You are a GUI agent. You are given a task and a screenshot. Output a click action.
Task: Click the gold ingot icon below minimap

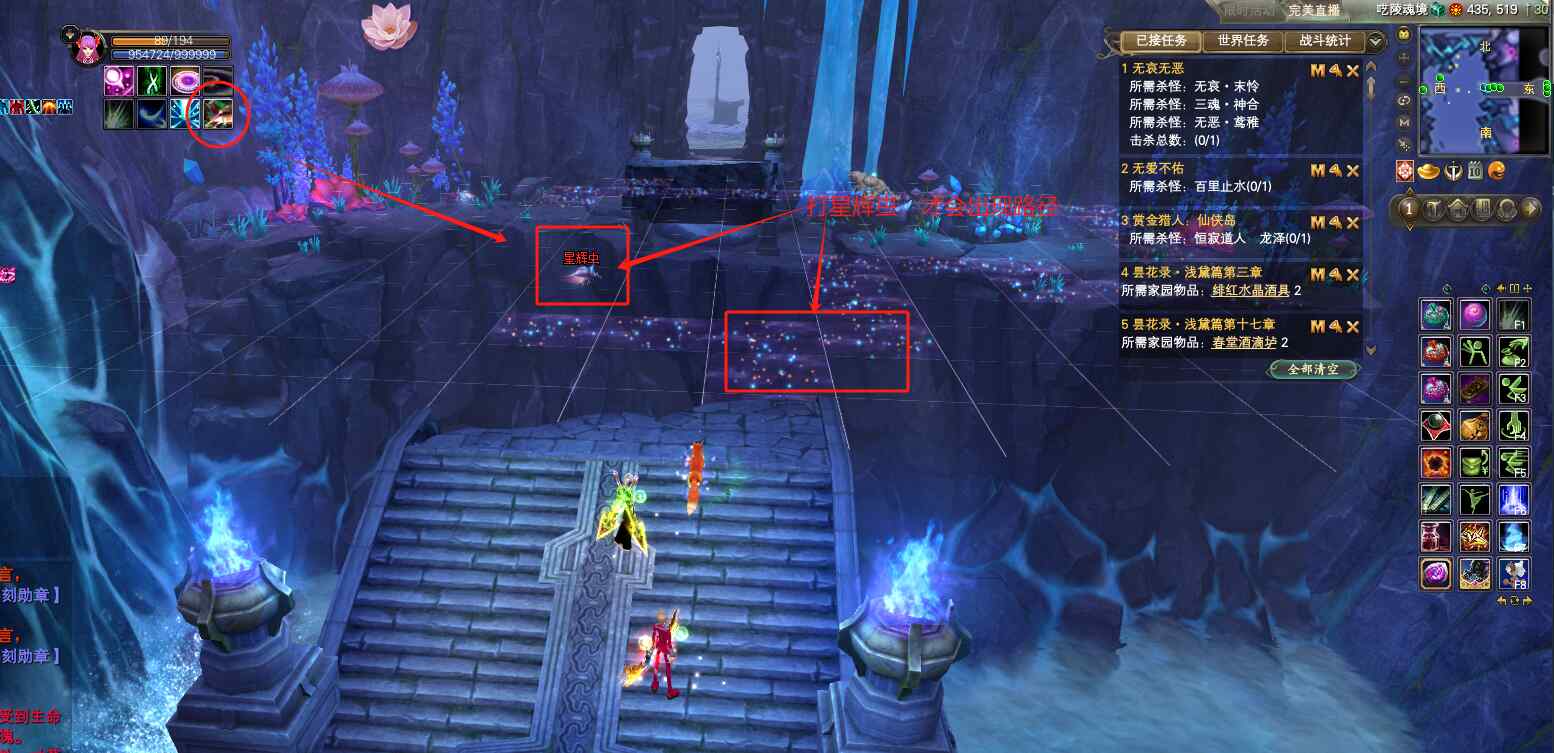coord(1428,171)
